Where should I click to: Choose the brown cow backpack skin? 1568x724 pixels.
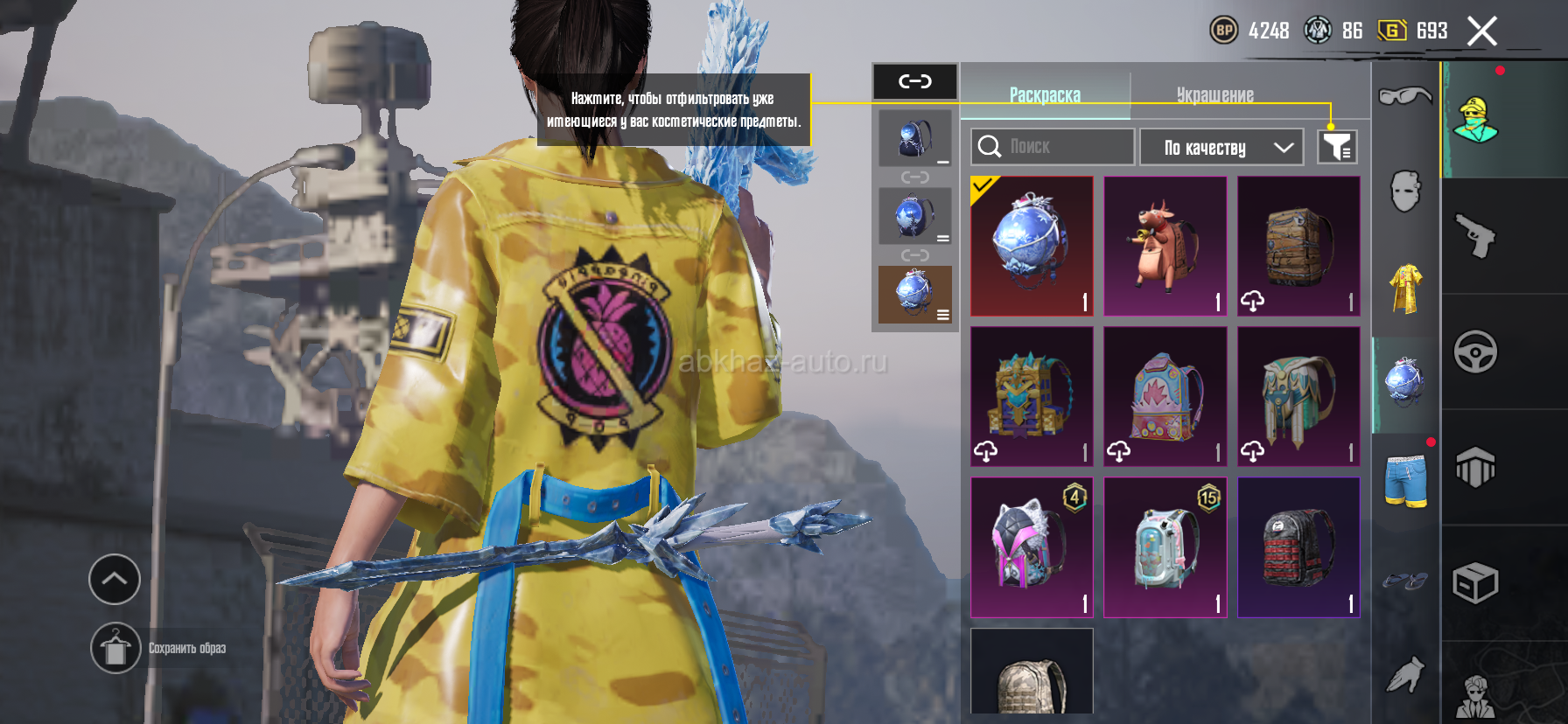click(1165, 246)
